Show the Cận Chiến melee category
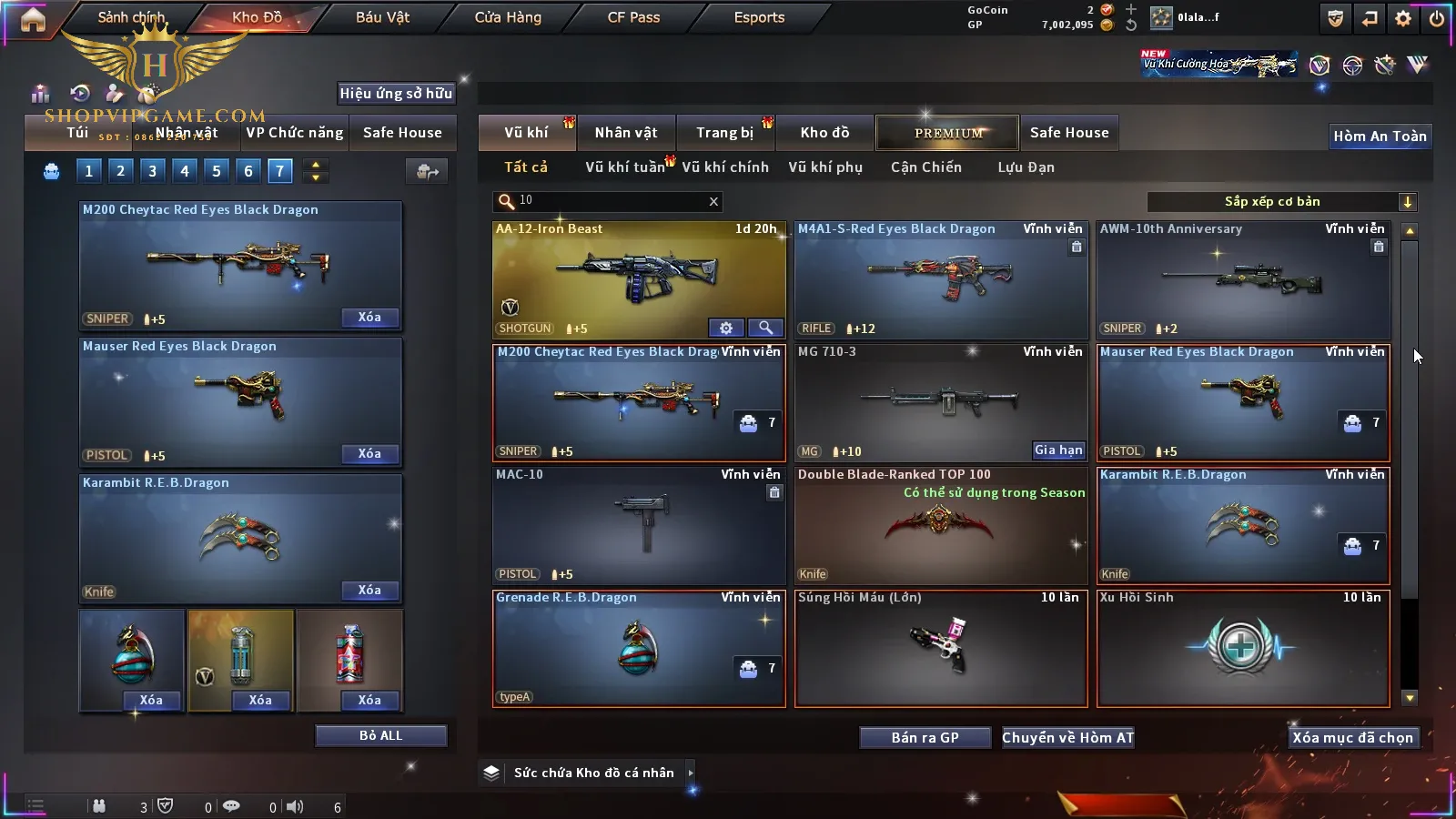 click(x=925, y=167)
